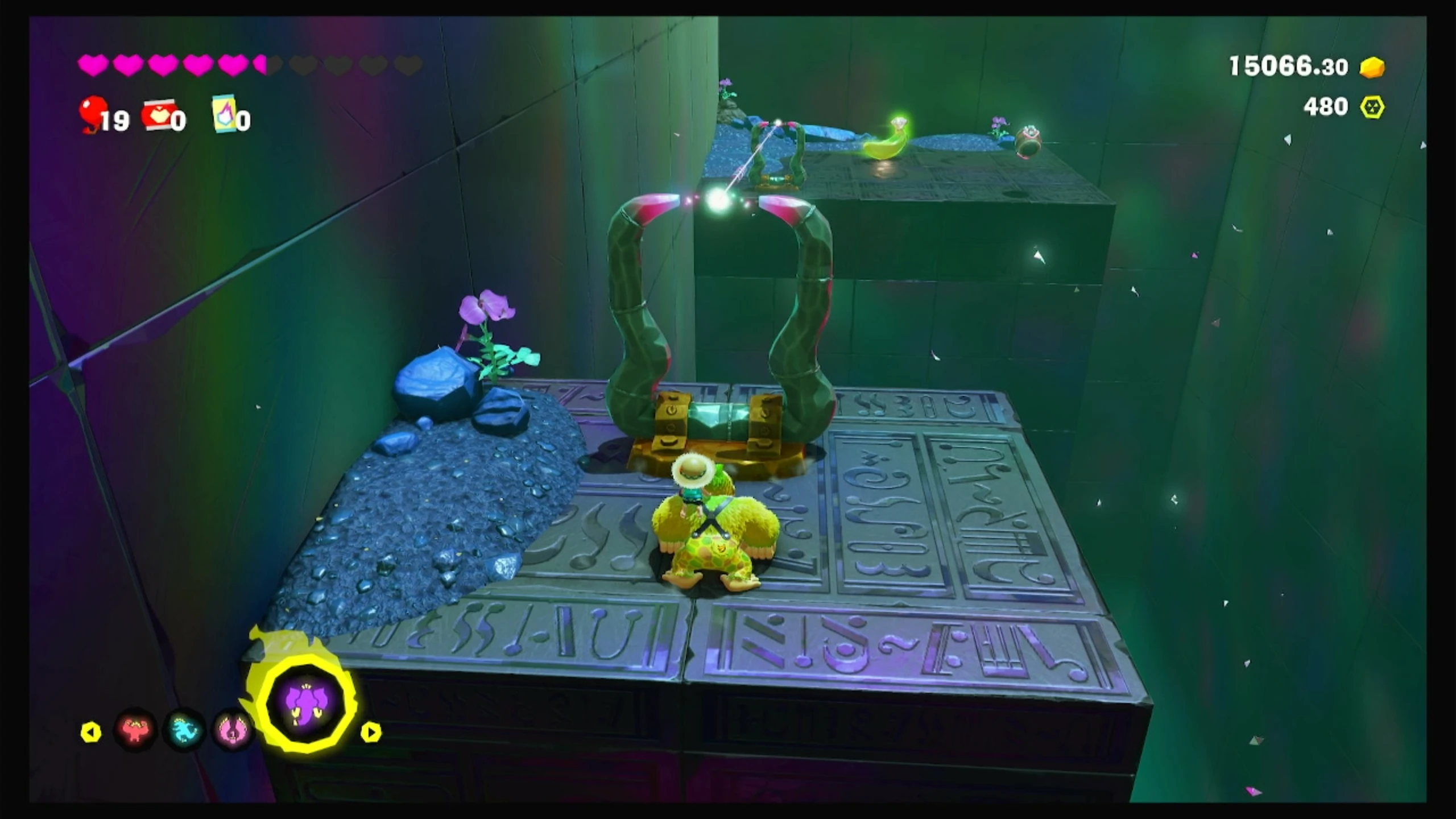Switch to the pink Ostrich Bananza
Viewport: 1456px width, 819px height.
click(x=234, y=731)
